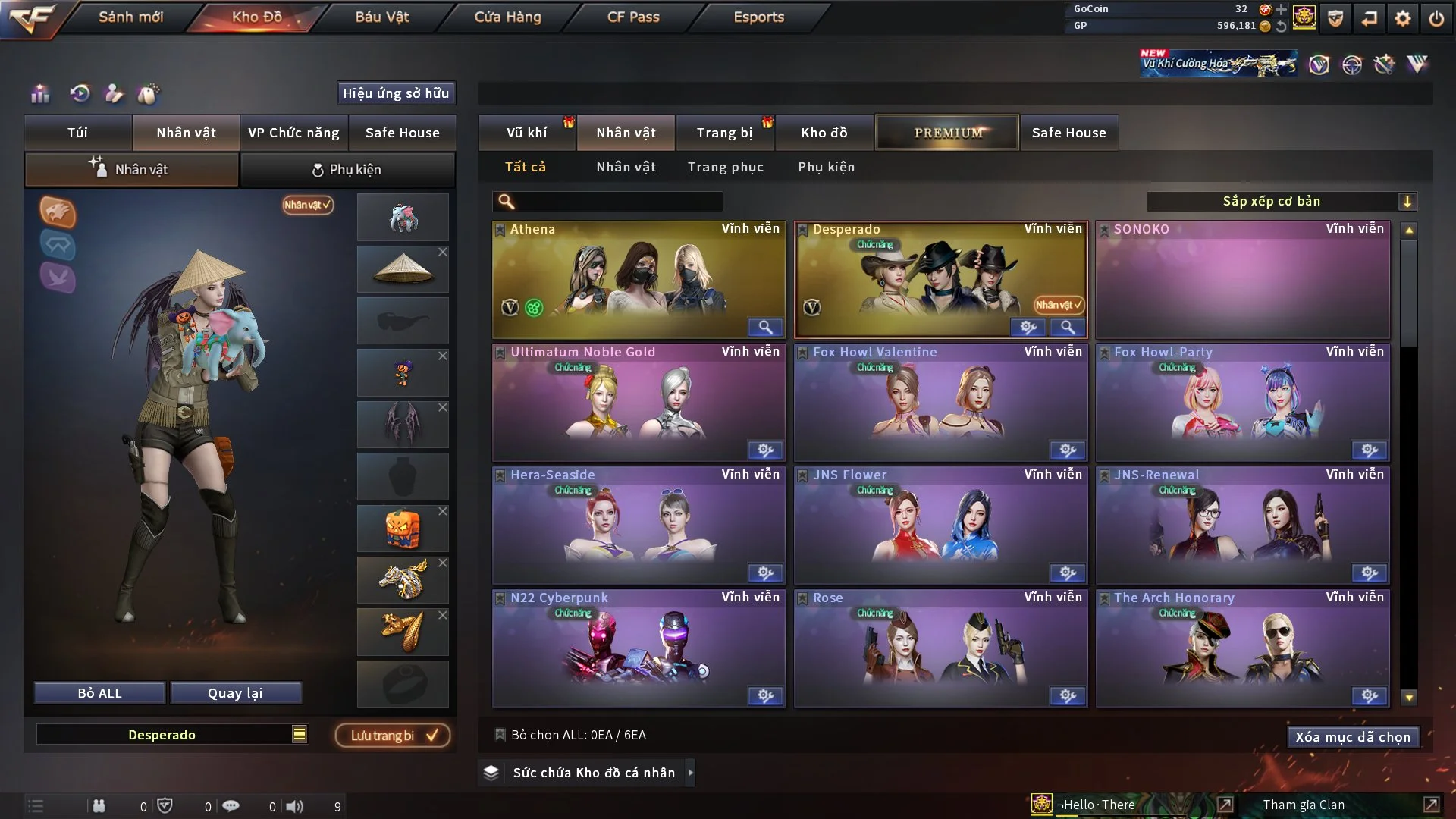Screen dimensions: 1456x819
Task: Open the gear settings icon
Action: click(x=1402, y=18)
